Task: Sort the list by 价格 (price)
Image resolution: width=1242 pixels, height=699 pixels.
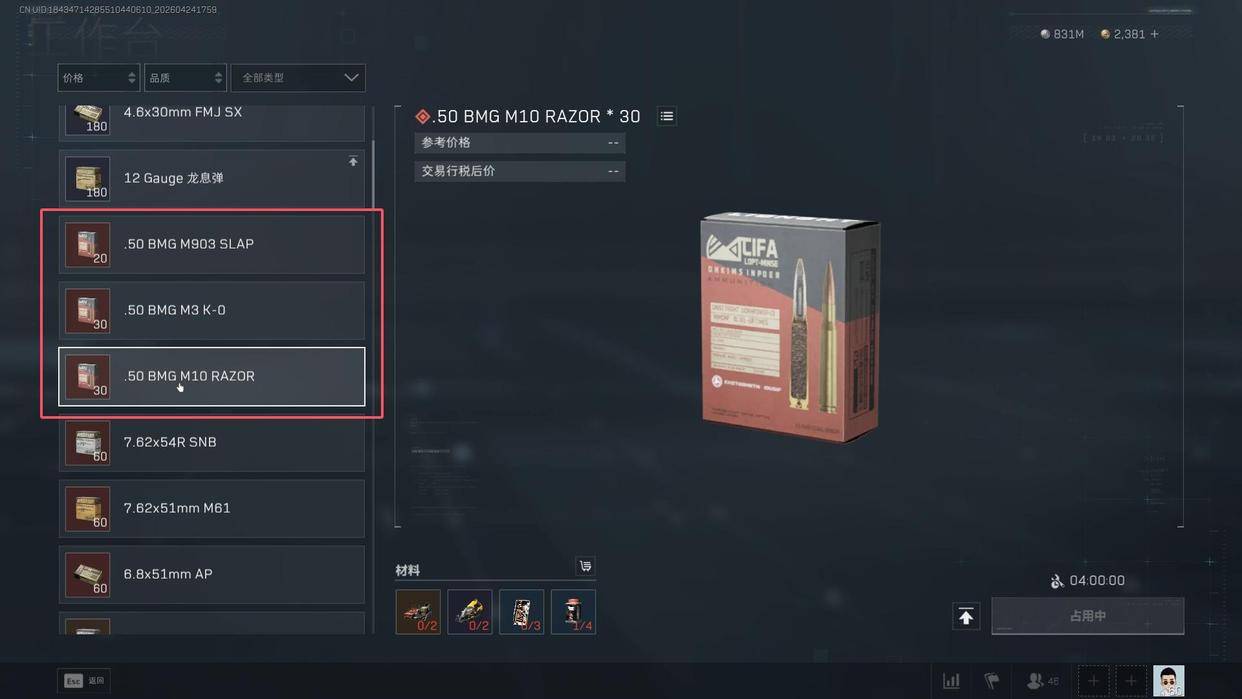Action: point(98,78)
